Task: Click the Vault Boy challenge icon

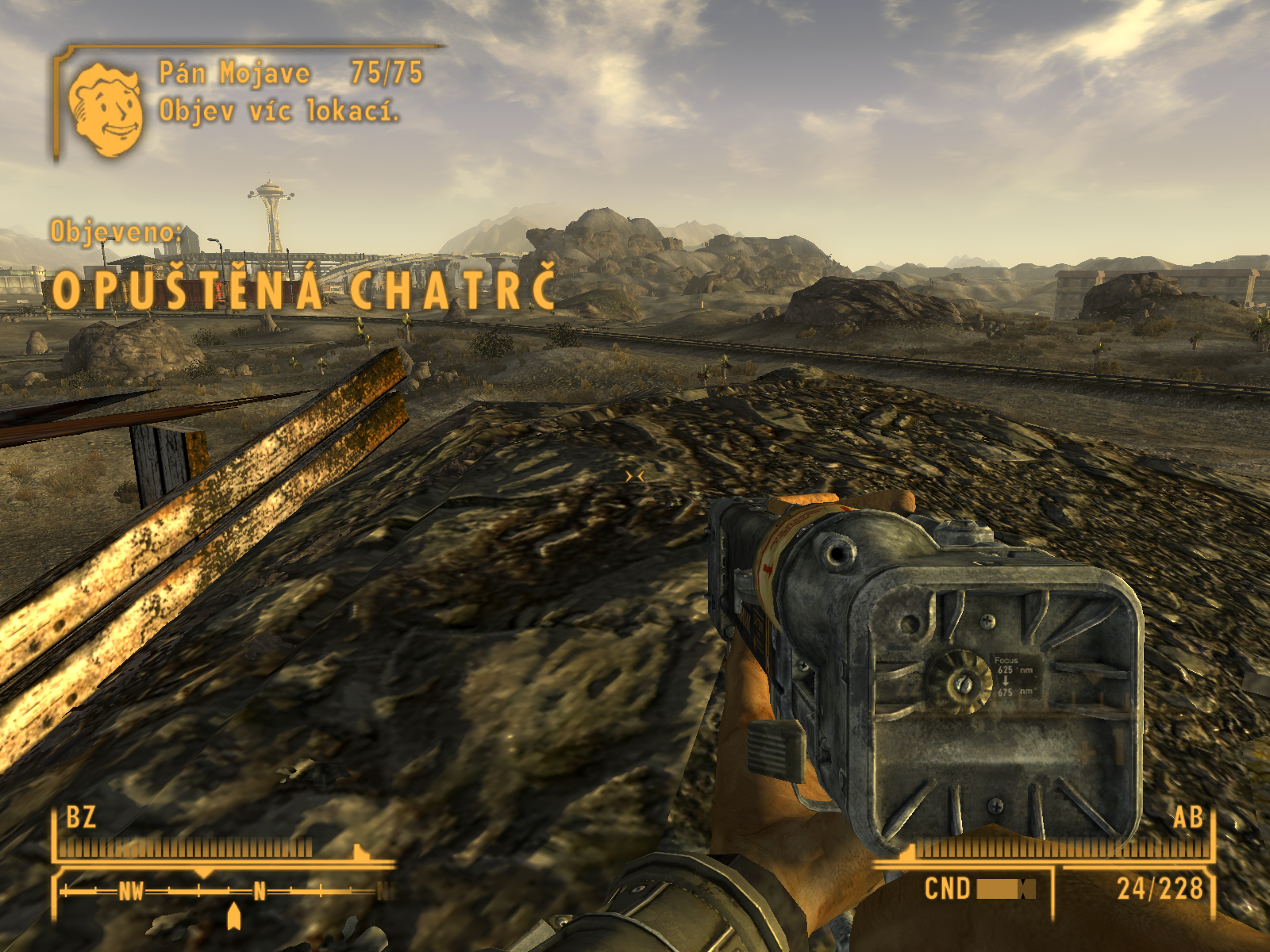Action: pyautogui.click(x=106, y=109)
